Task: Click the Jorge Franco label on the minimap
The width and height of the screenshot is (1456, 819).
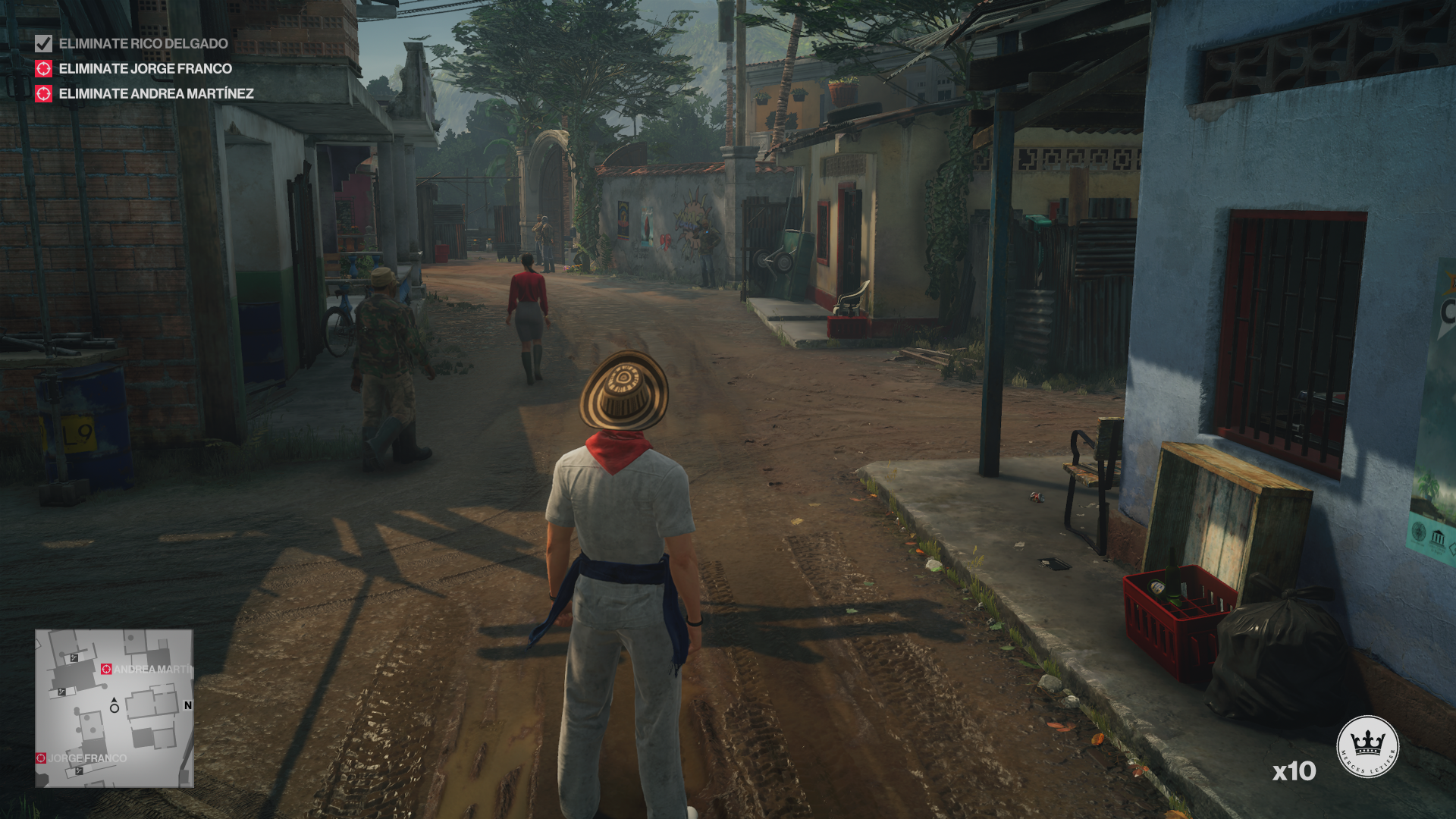Action: click(87, 758)
